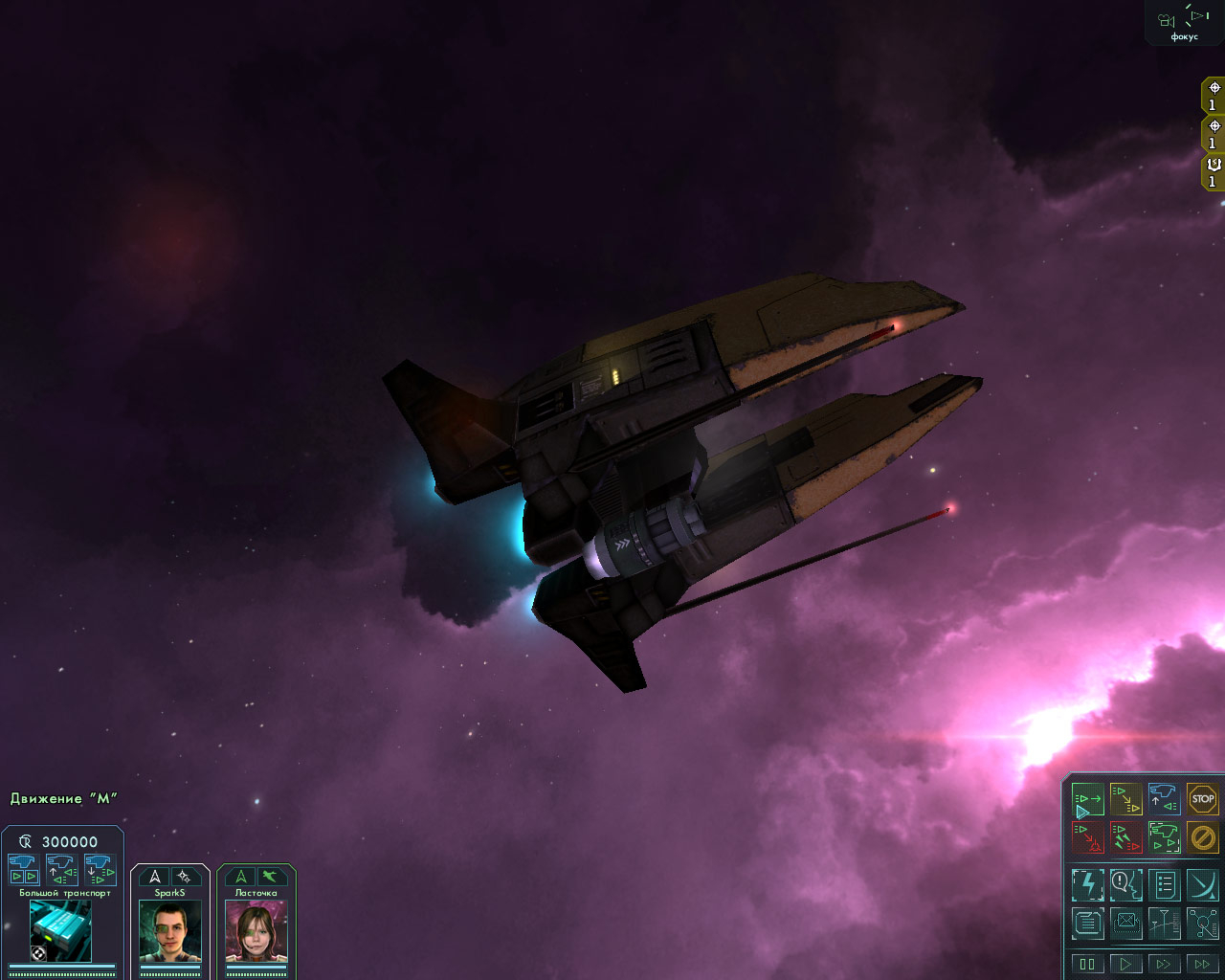Screen dimensions: 1225x980
Task: Set fastest speed with the double-arrow button
Action: (x=1202, y=964)
